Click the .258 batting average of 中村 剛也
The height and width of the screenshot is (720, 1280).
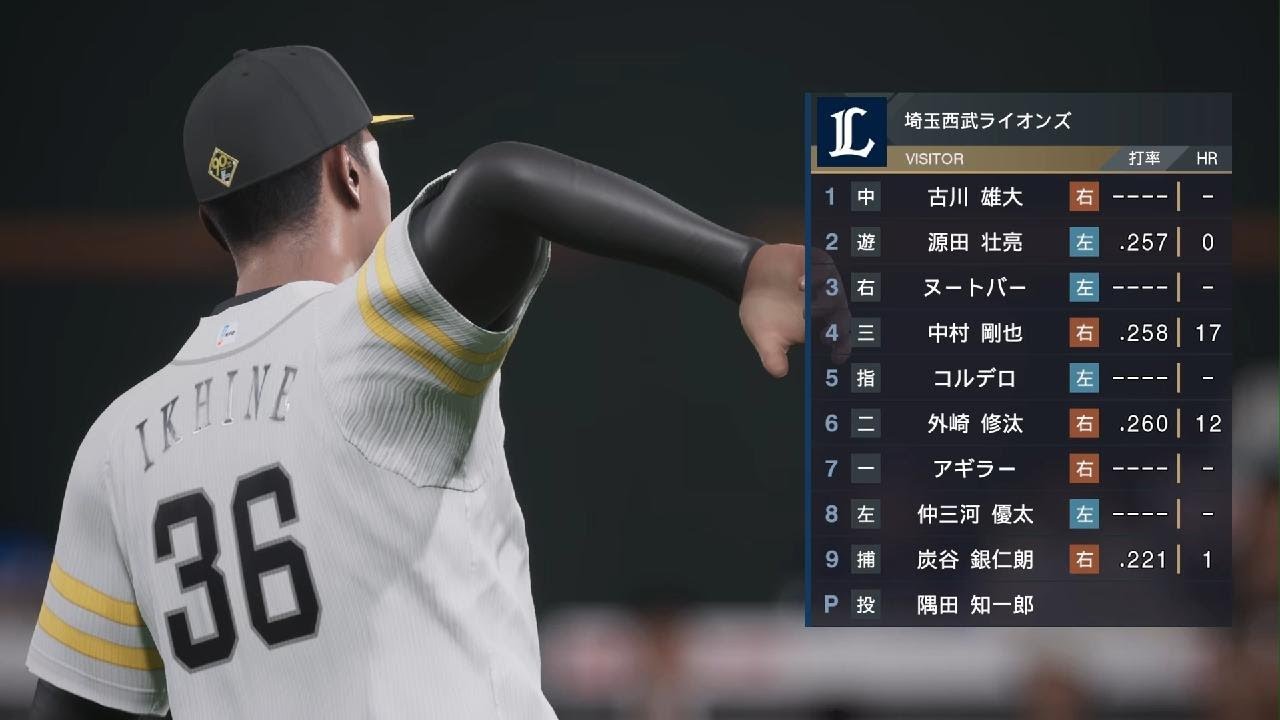(x=1146, y=333)
